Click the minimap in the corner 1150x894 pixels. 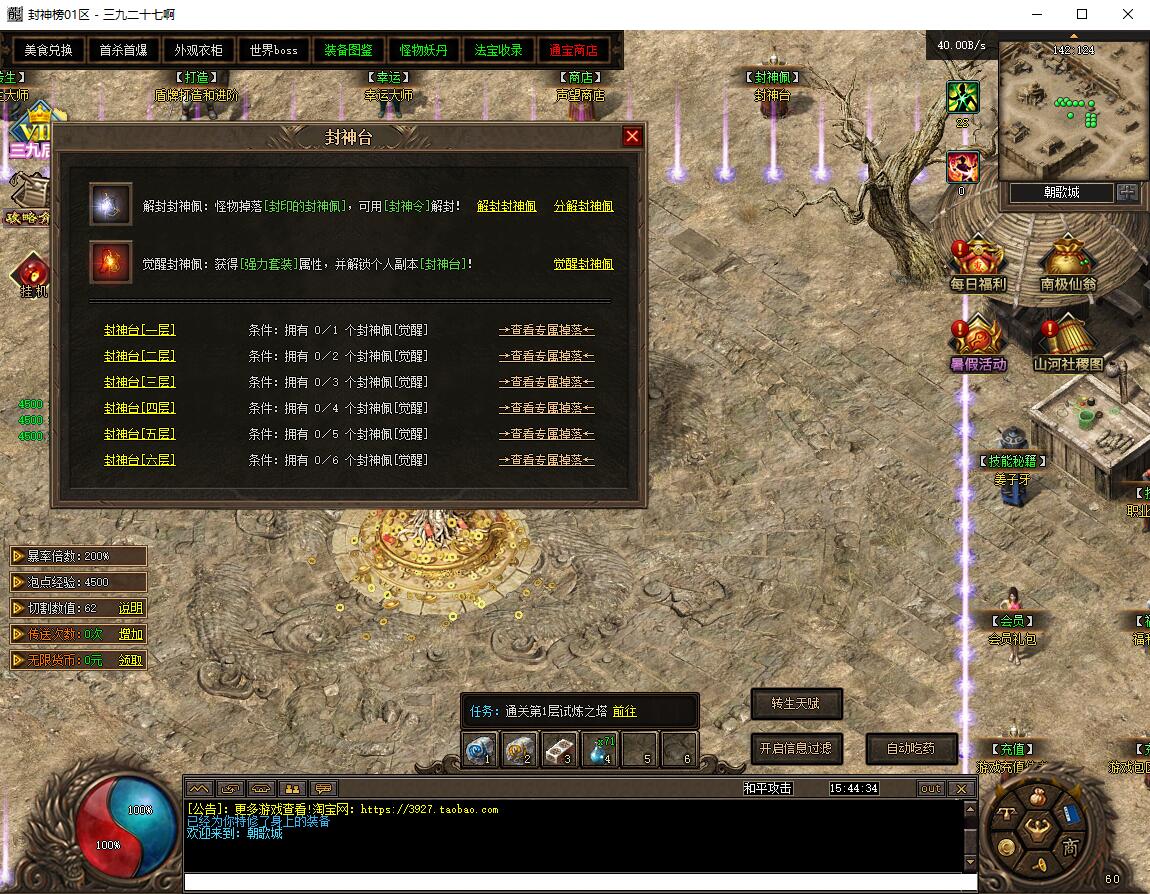coord(1072,110)
